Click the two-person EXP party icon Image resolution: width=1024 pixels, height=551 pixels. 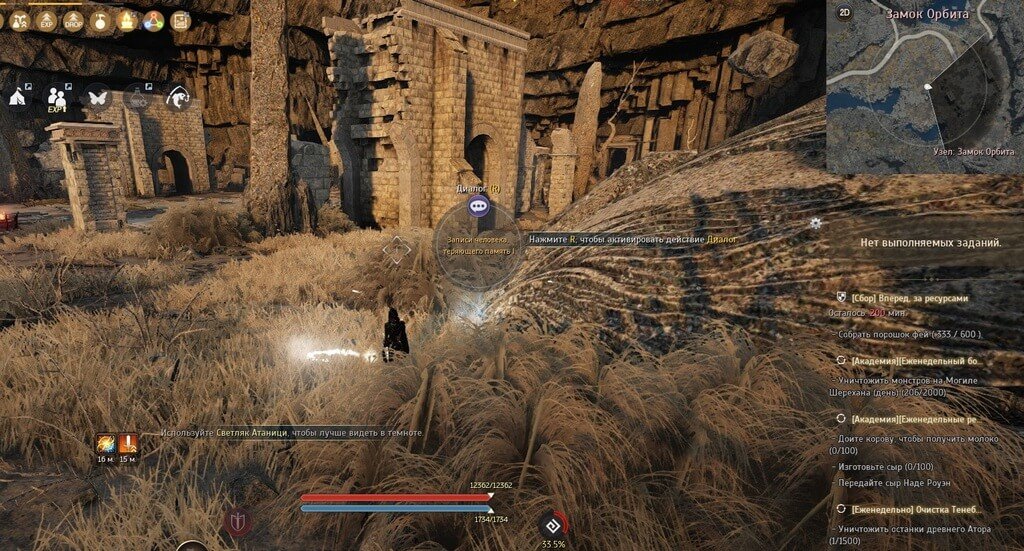58,98
